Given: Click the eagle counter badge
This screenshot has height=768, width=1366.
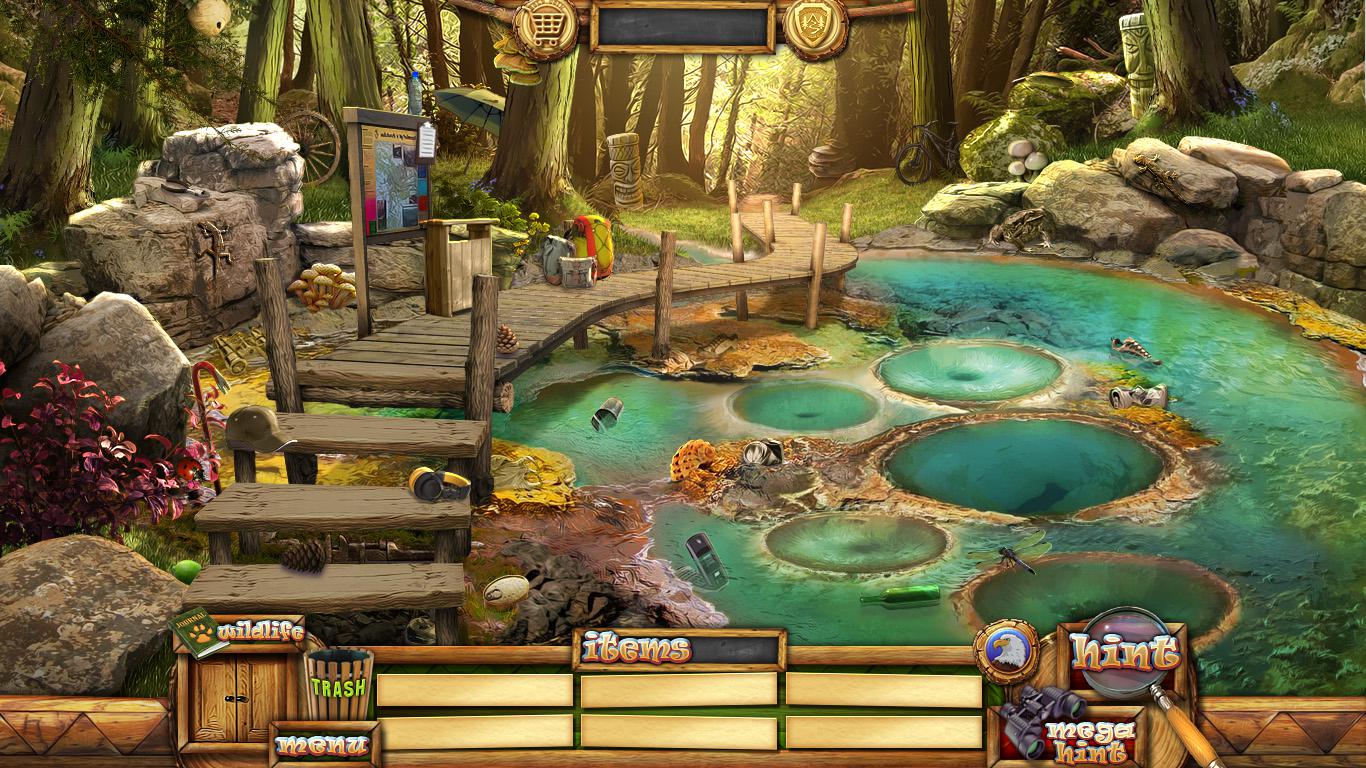Looking at the screenshot, I should 1005,652.
